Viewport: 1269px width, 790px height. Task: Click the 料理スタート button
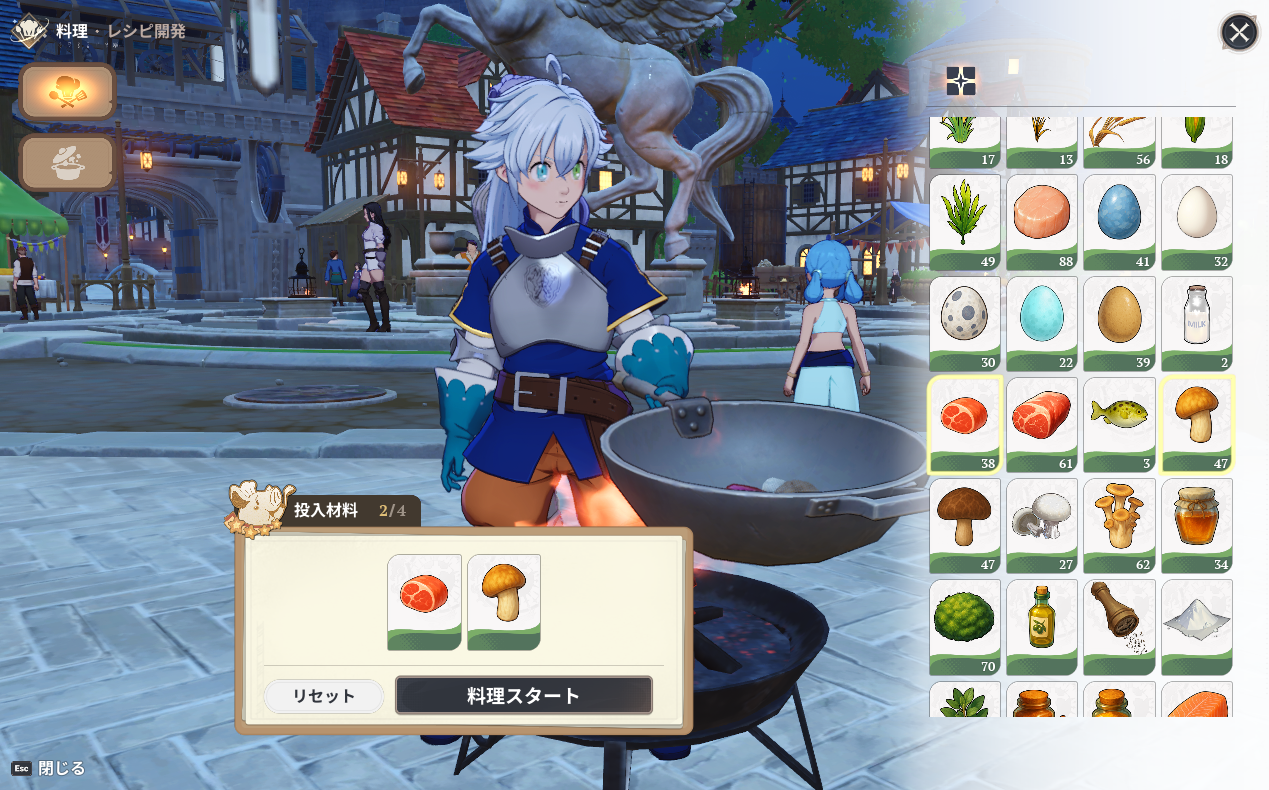tap(523, 695)
